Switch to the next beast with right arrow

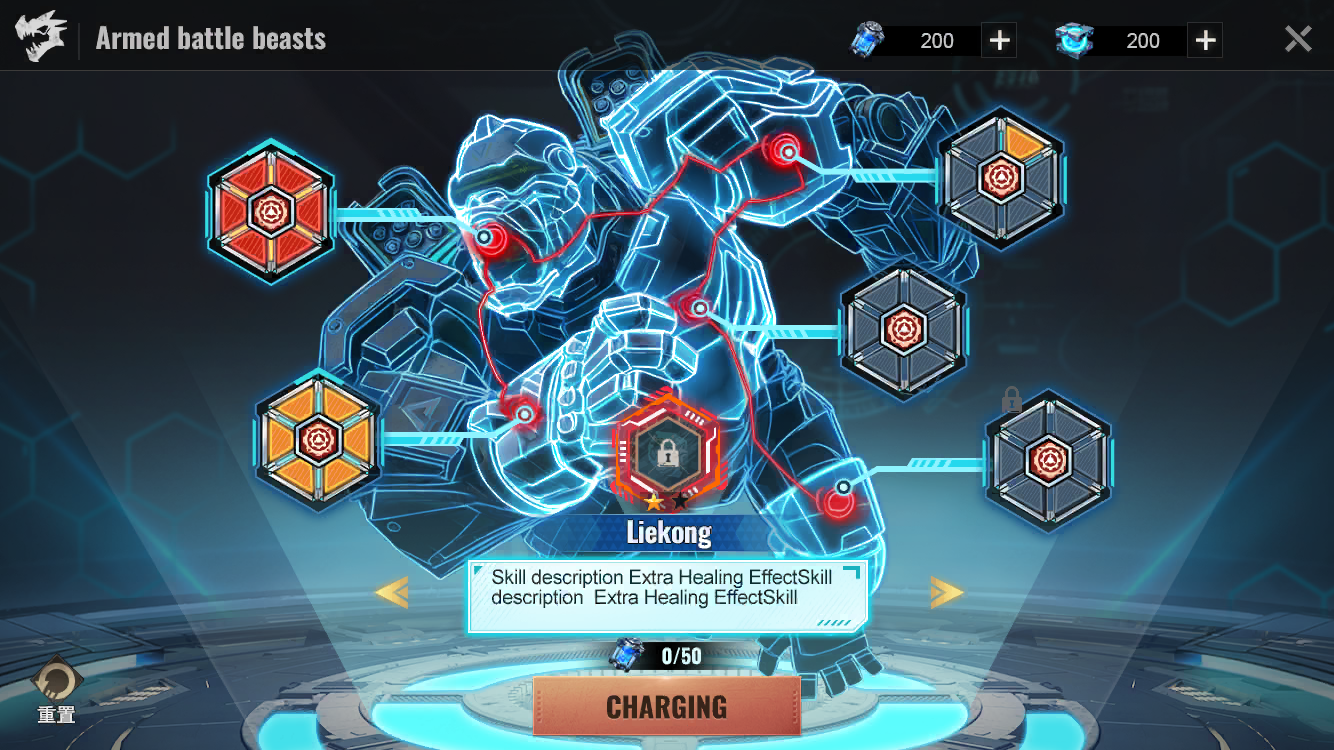(946, 593)
